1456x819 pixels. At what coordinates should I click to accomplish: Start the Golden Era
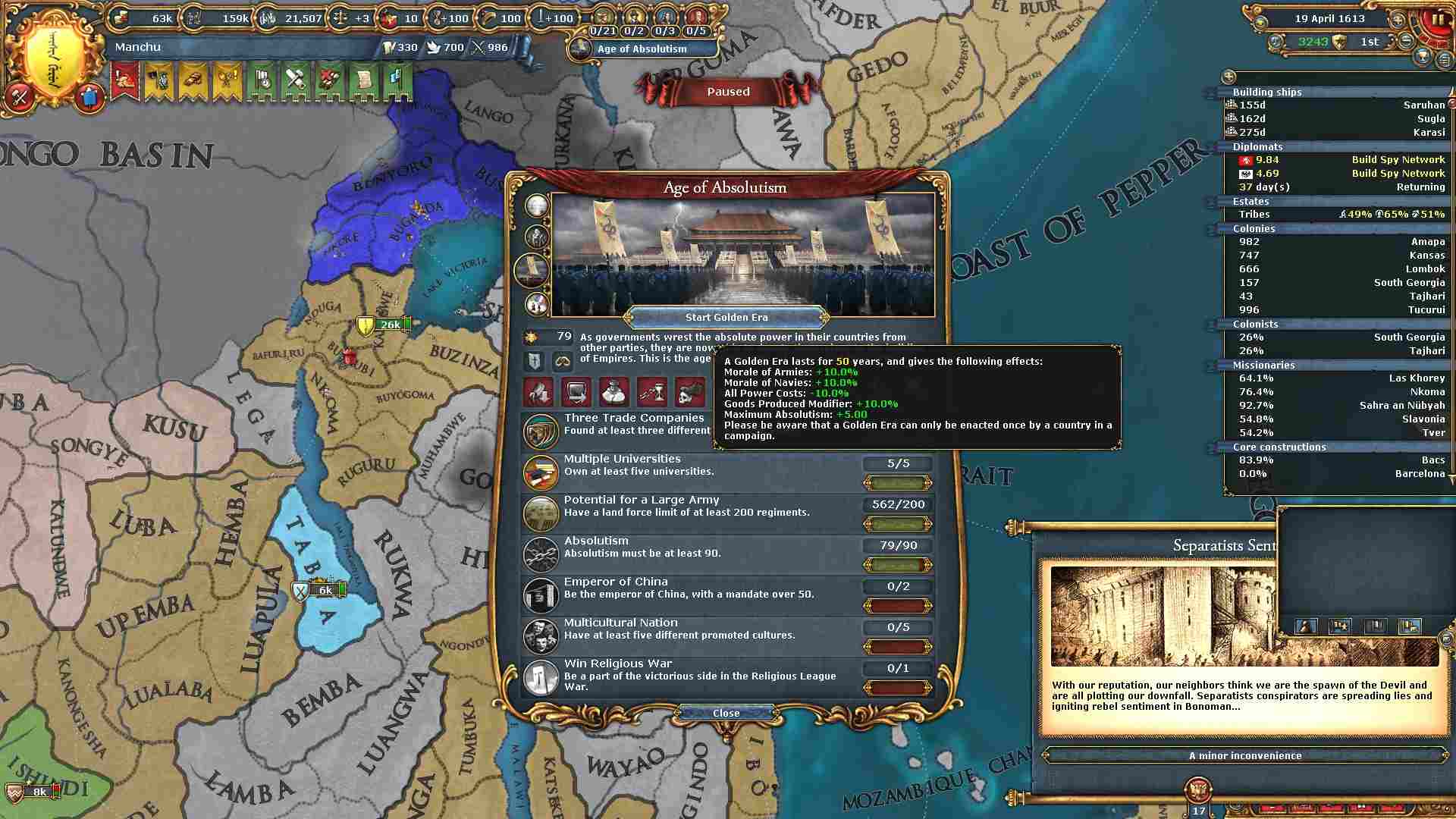(726, 318)
